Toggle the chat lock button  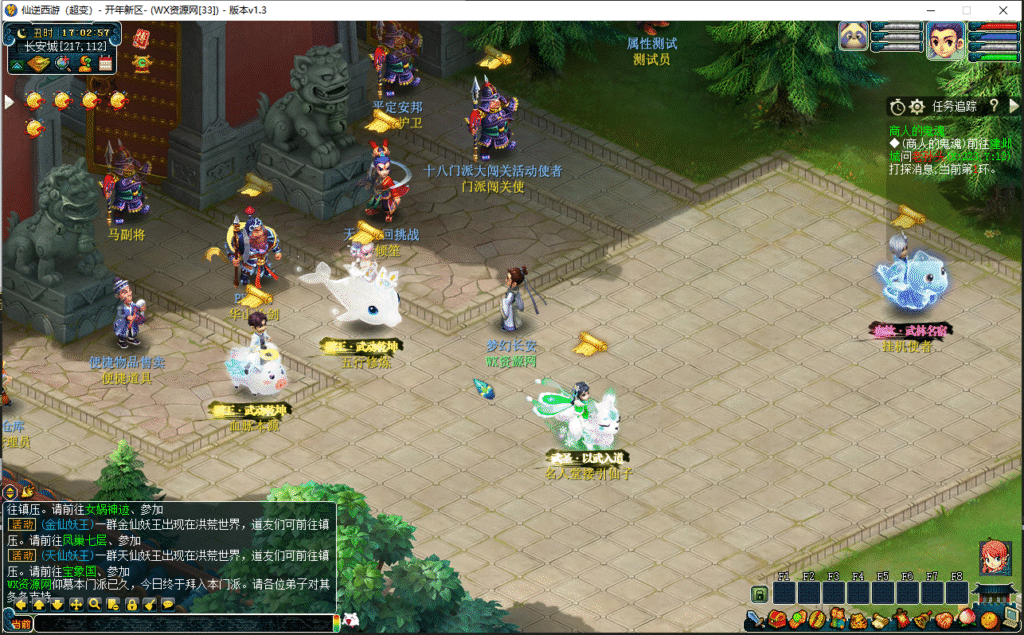tap(131, 604)
